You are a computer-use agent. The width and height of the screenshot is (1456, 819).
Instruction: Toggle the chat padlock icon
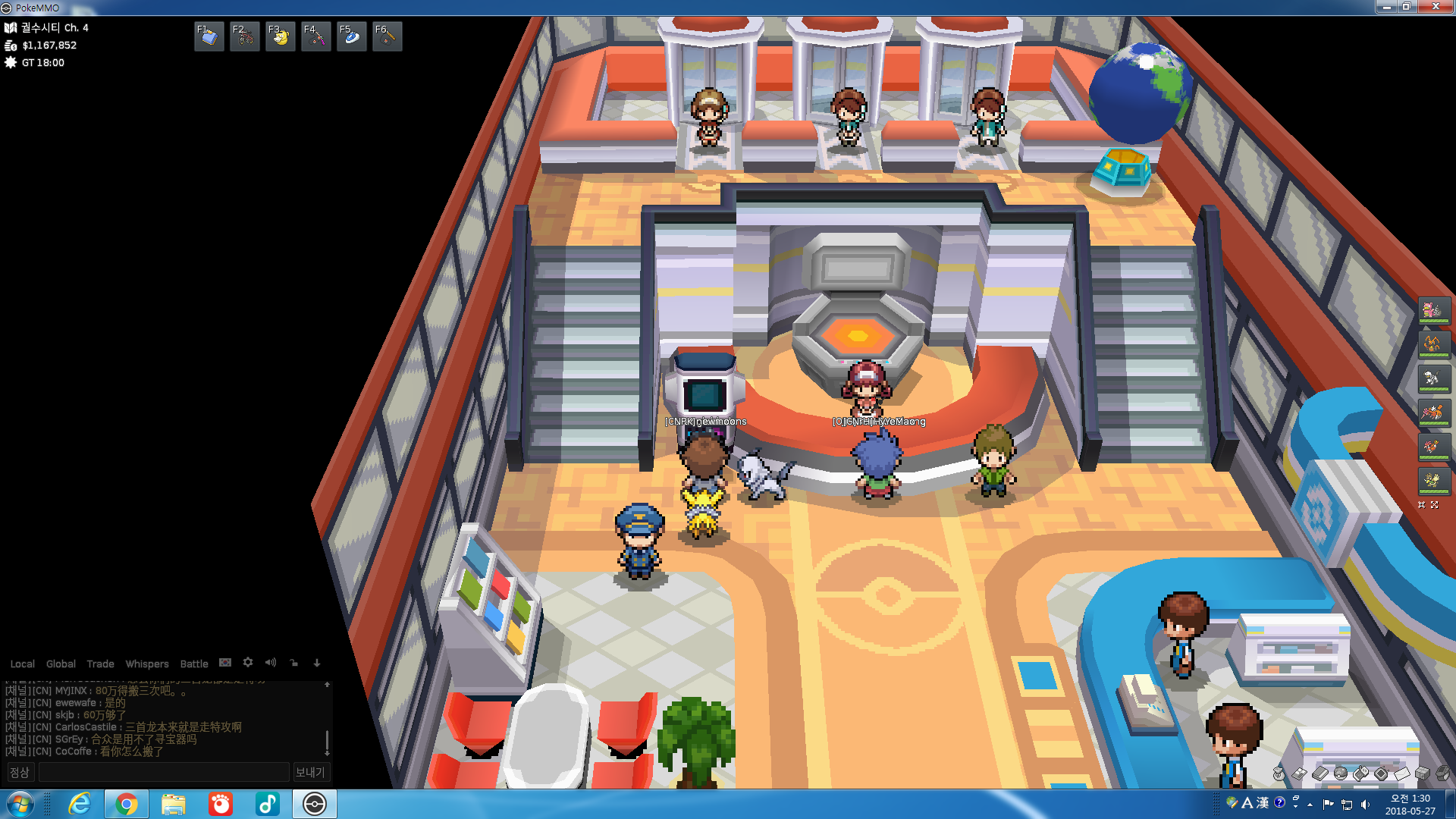294,662
